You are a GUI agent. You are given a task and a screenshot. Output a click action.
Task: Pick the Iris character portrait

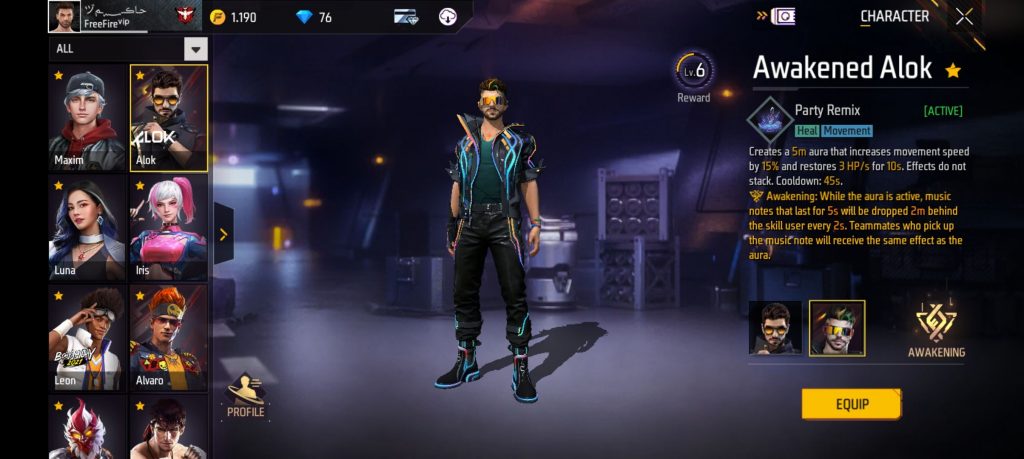tap(168, 228)
